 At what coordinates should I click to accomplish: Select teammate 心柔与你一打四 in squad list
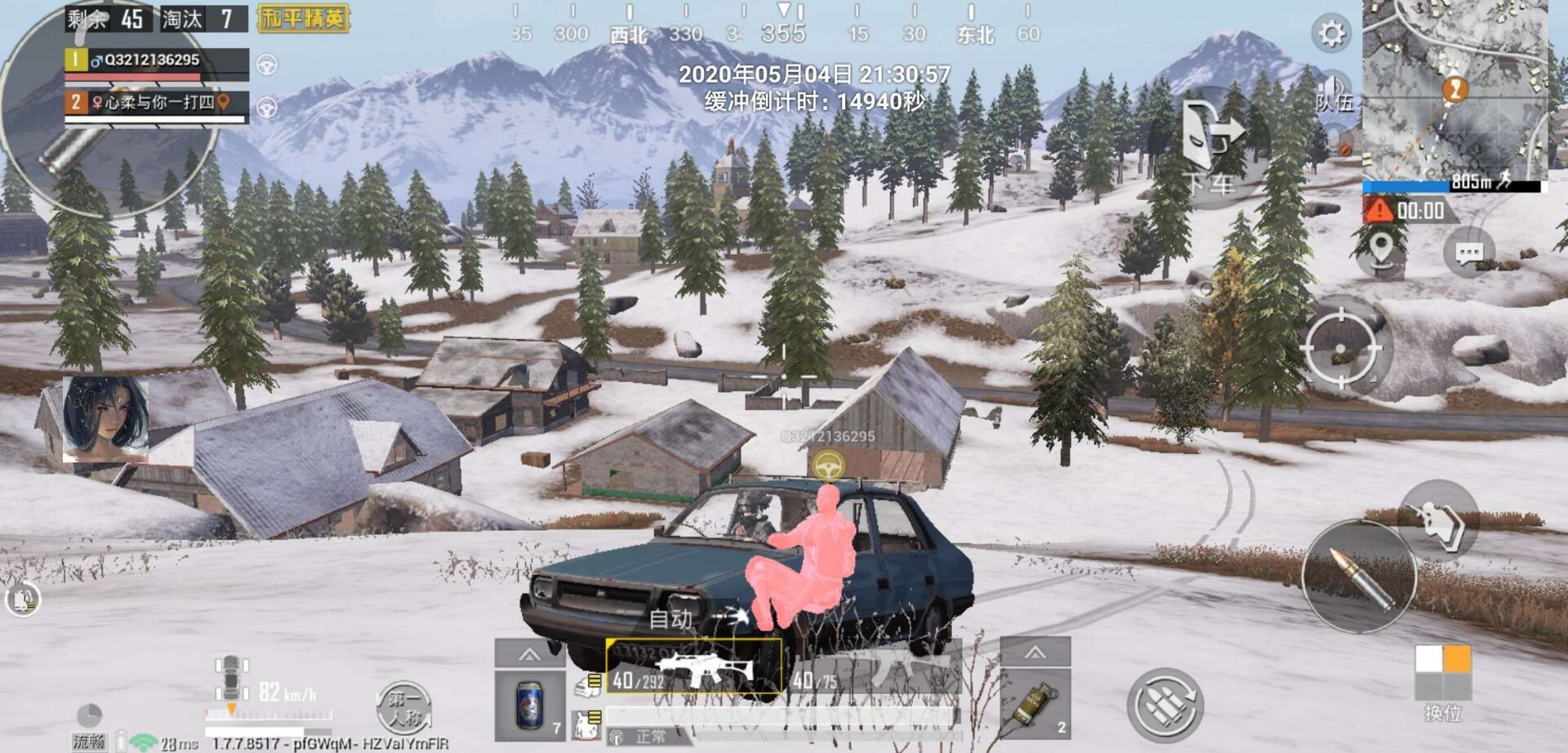tap(157, 103)
